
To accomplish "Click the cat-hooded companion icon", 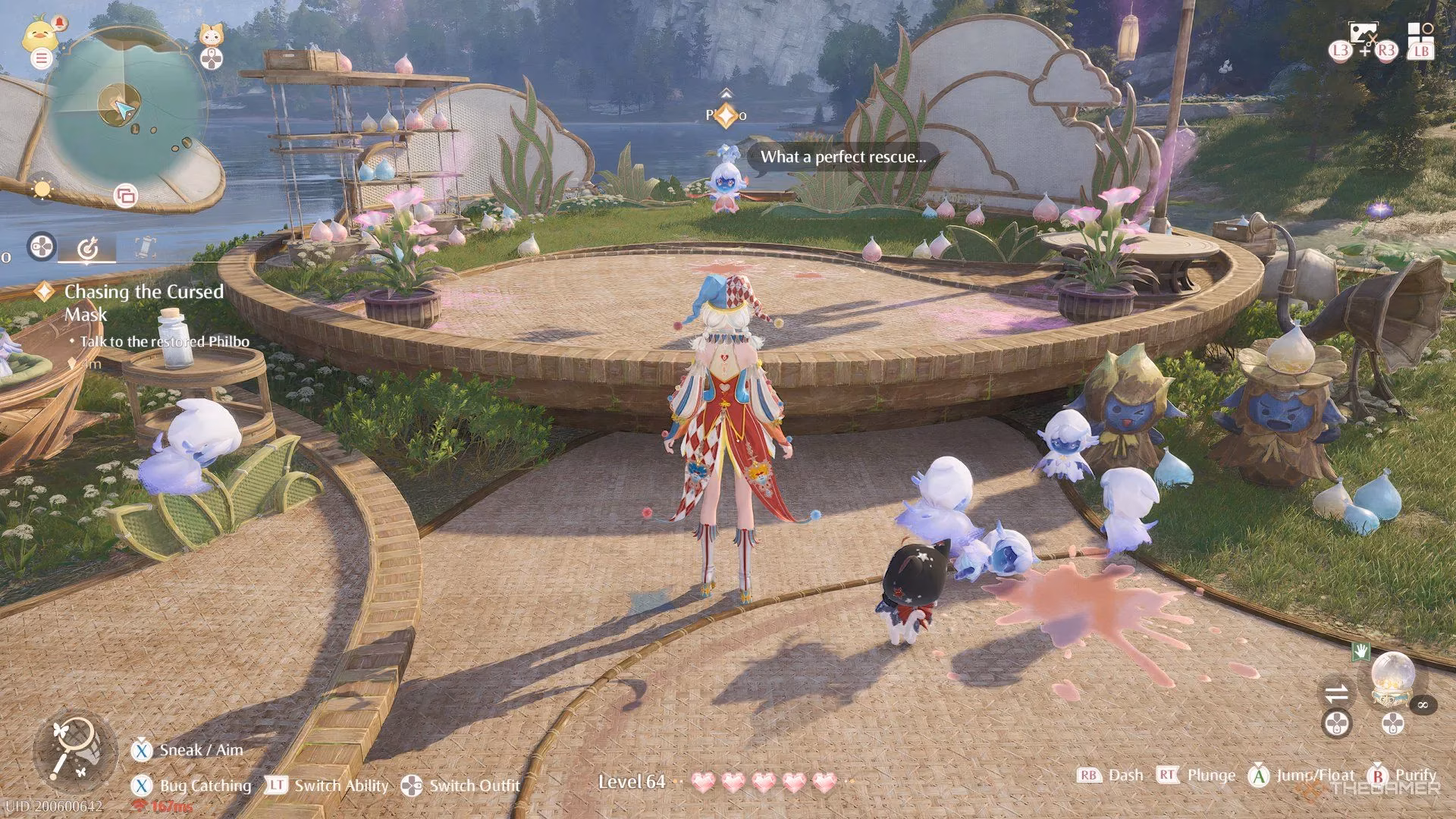I will pos(211,35).
